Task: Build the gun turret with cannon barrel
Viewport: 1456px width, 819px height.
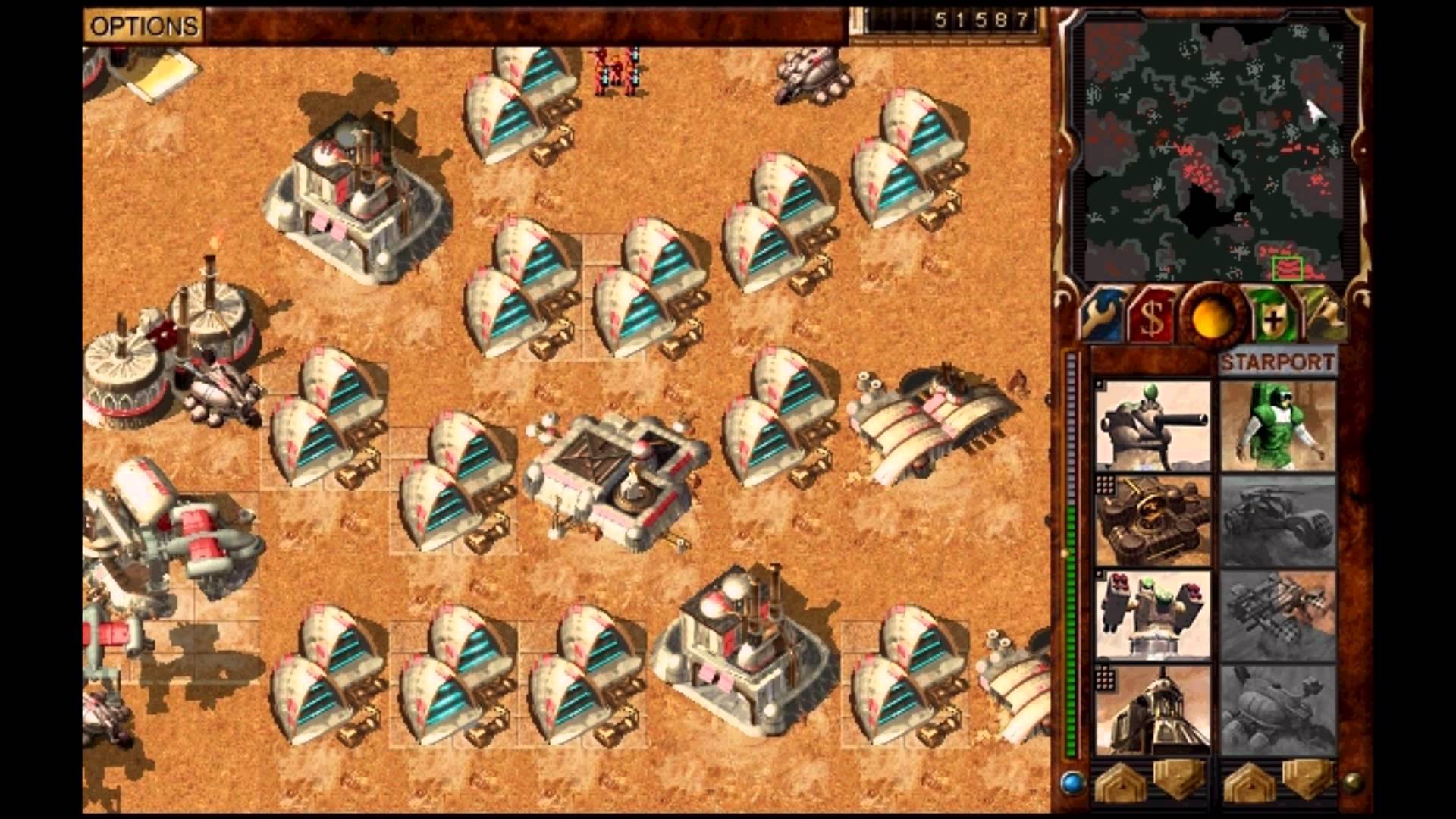Action: point(1153,426)
